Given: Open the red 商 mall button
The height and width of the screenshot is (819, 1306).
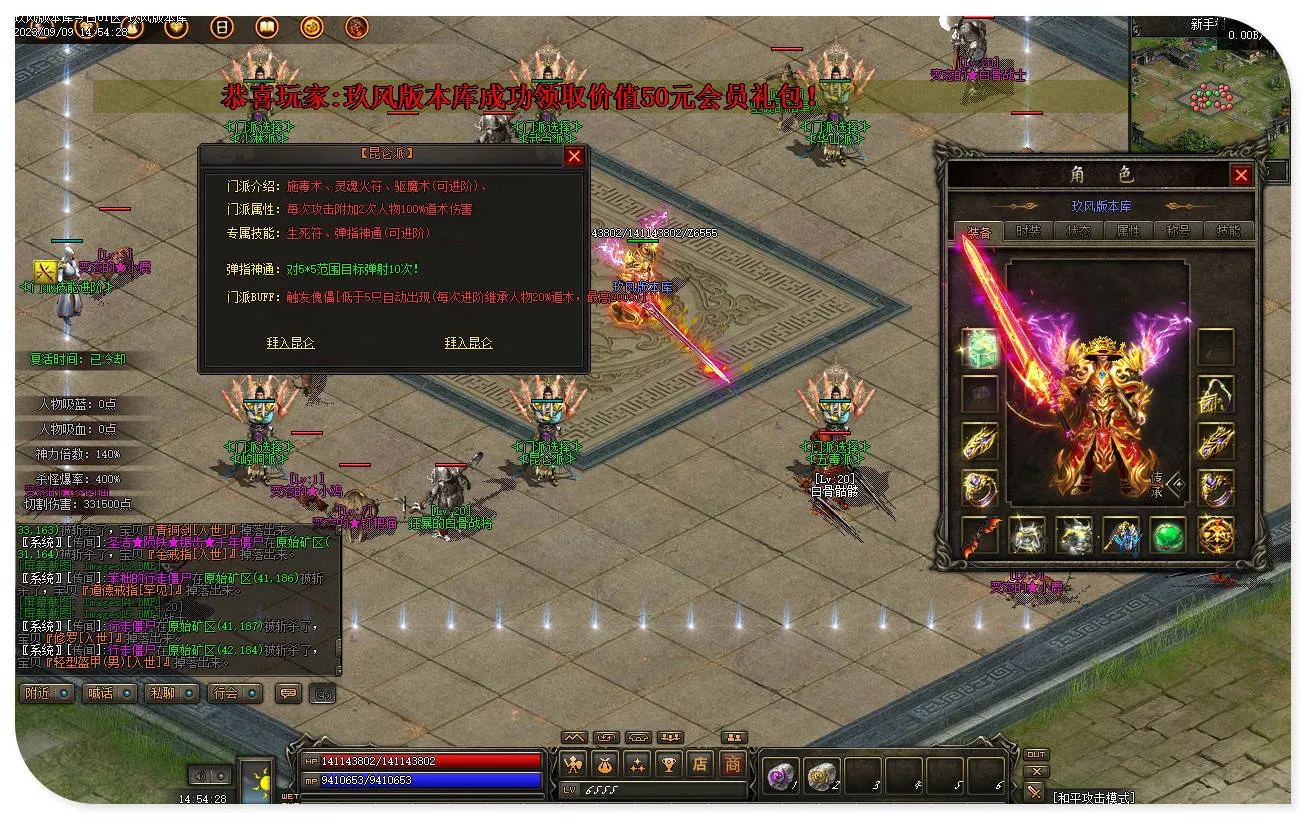Looking at the screenshot, I should (733, 764).
